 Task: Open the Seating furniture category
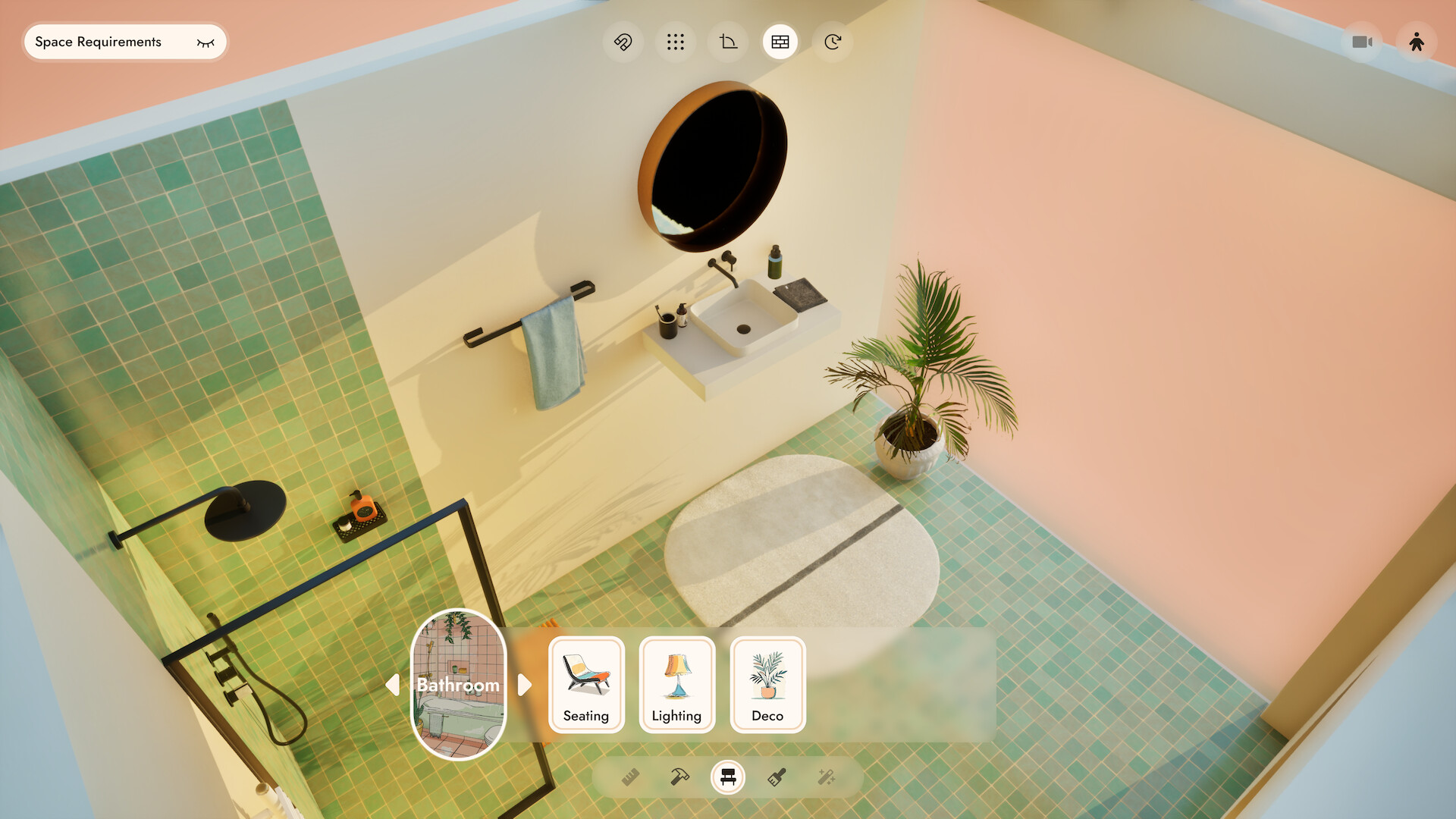[585, 685]
